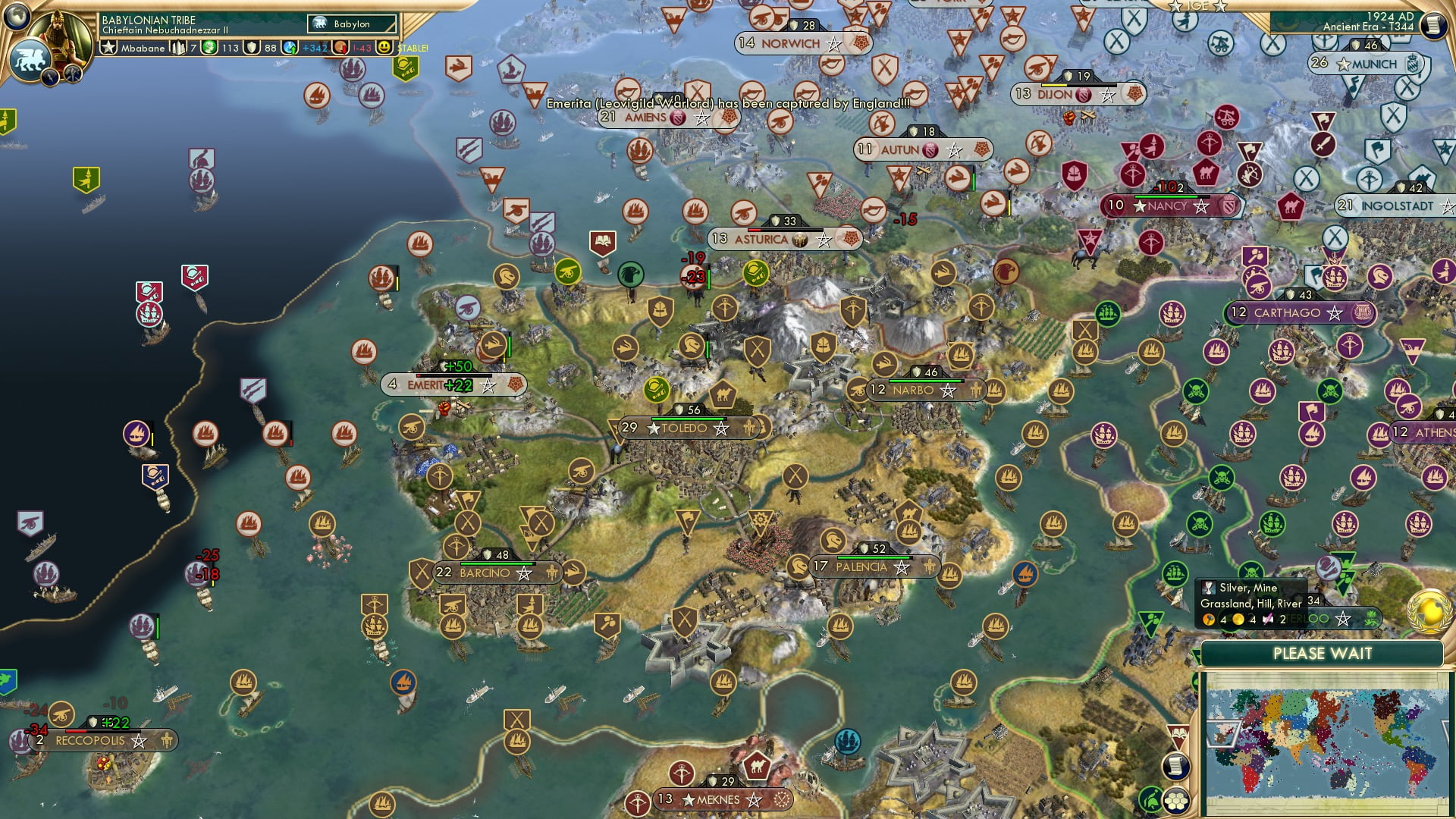Click the golden world globe icon above the minimap

click(x=1428, y=611)
